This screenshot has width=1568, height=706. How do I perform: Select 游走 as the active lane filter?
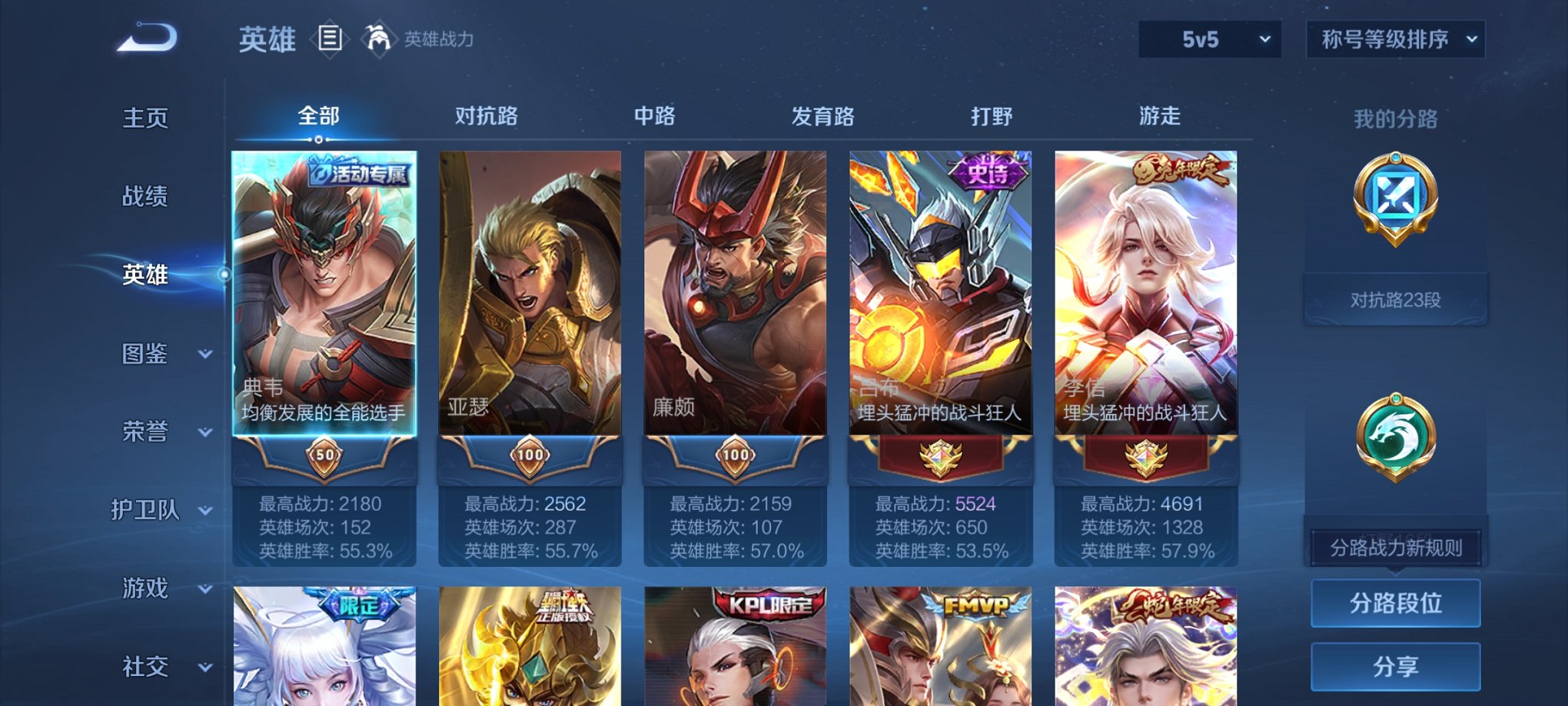[1161, 117]
